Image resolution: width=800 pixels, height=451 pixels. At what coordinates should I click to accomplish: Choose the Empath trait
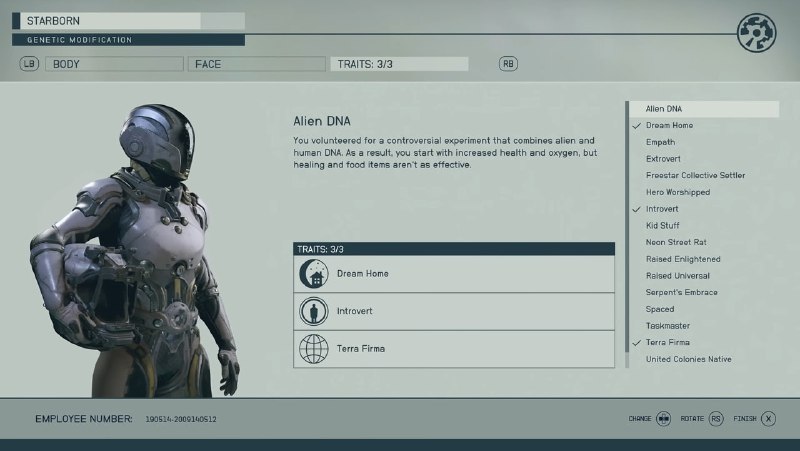point(661,142)
